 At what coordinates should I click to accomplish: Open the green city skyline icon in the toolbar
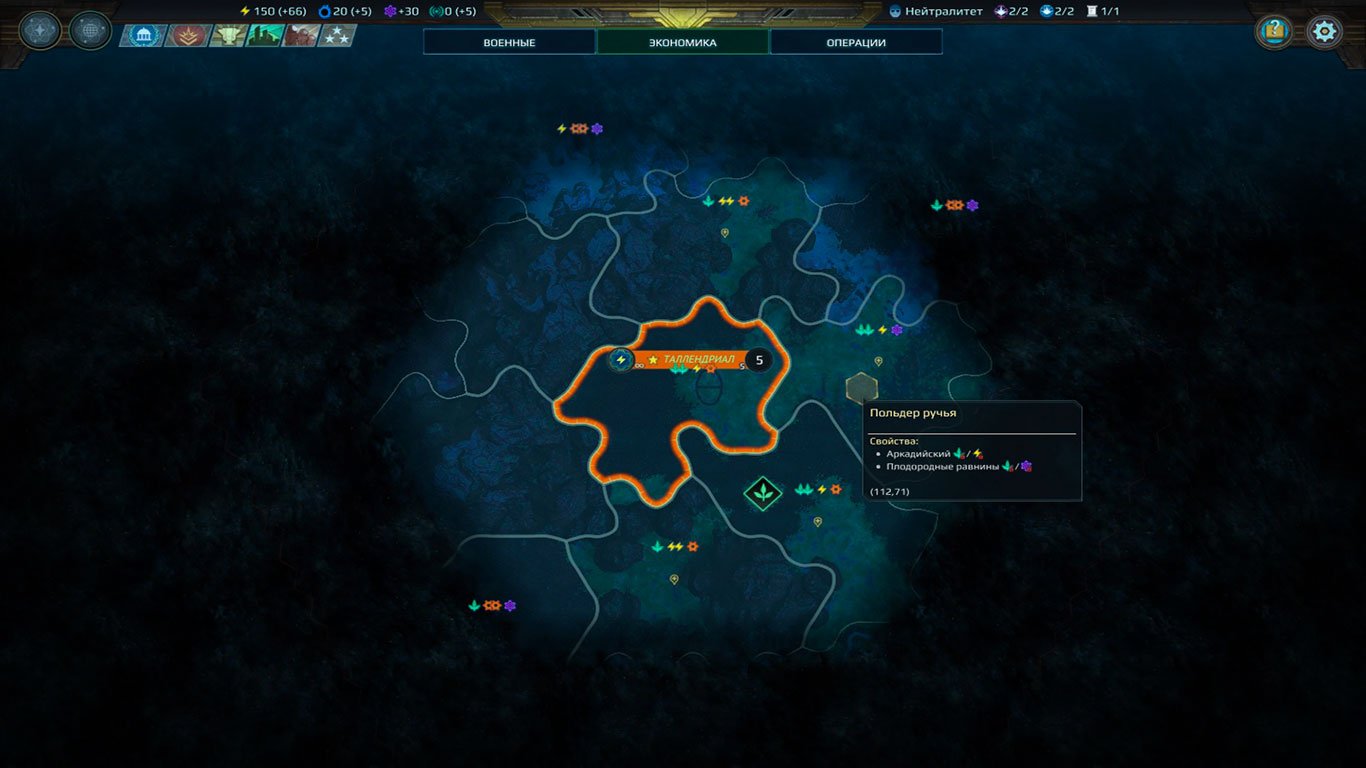265,34
